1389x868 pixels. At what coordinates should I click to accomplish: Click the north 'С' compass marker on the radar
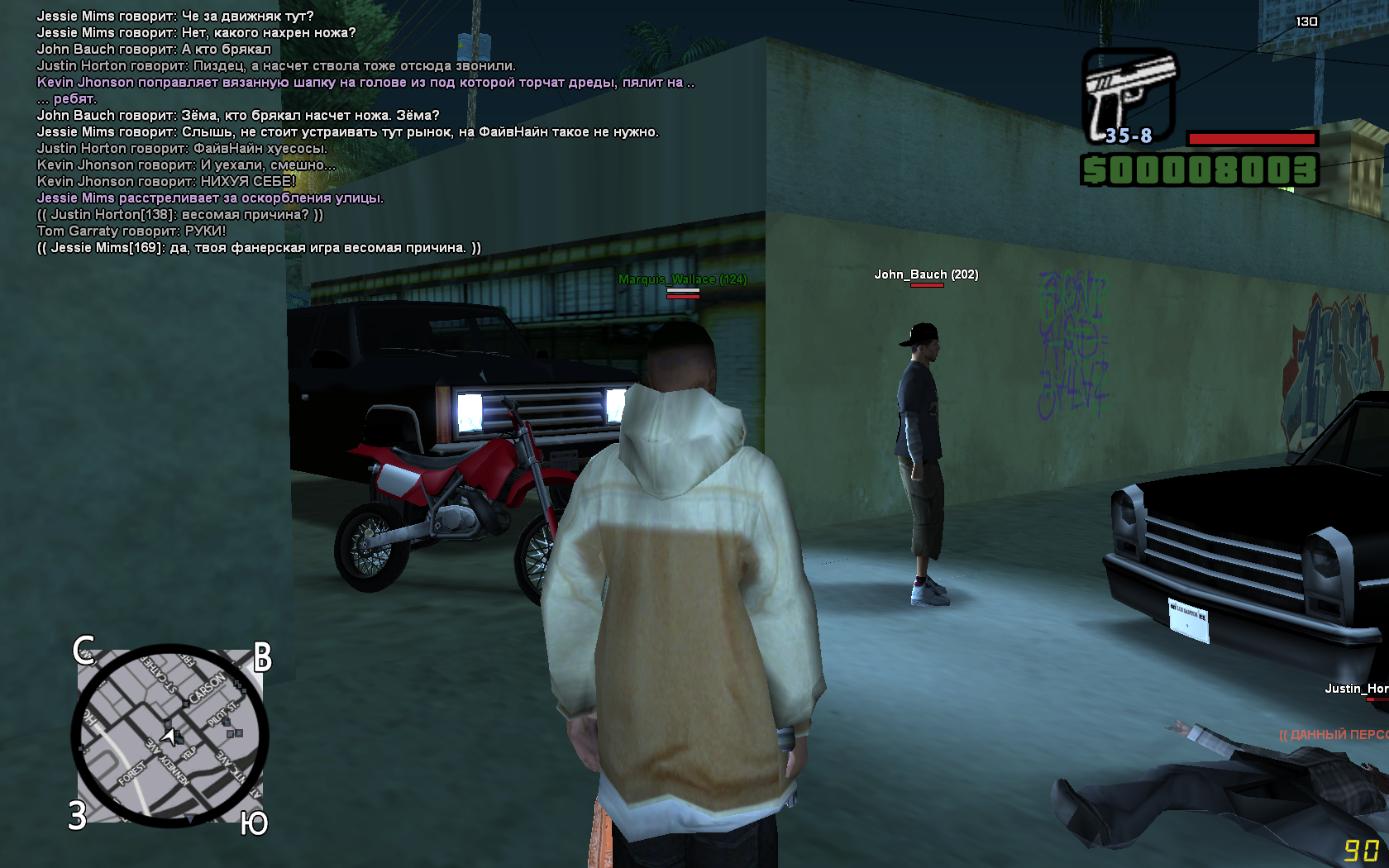point(84,651)
